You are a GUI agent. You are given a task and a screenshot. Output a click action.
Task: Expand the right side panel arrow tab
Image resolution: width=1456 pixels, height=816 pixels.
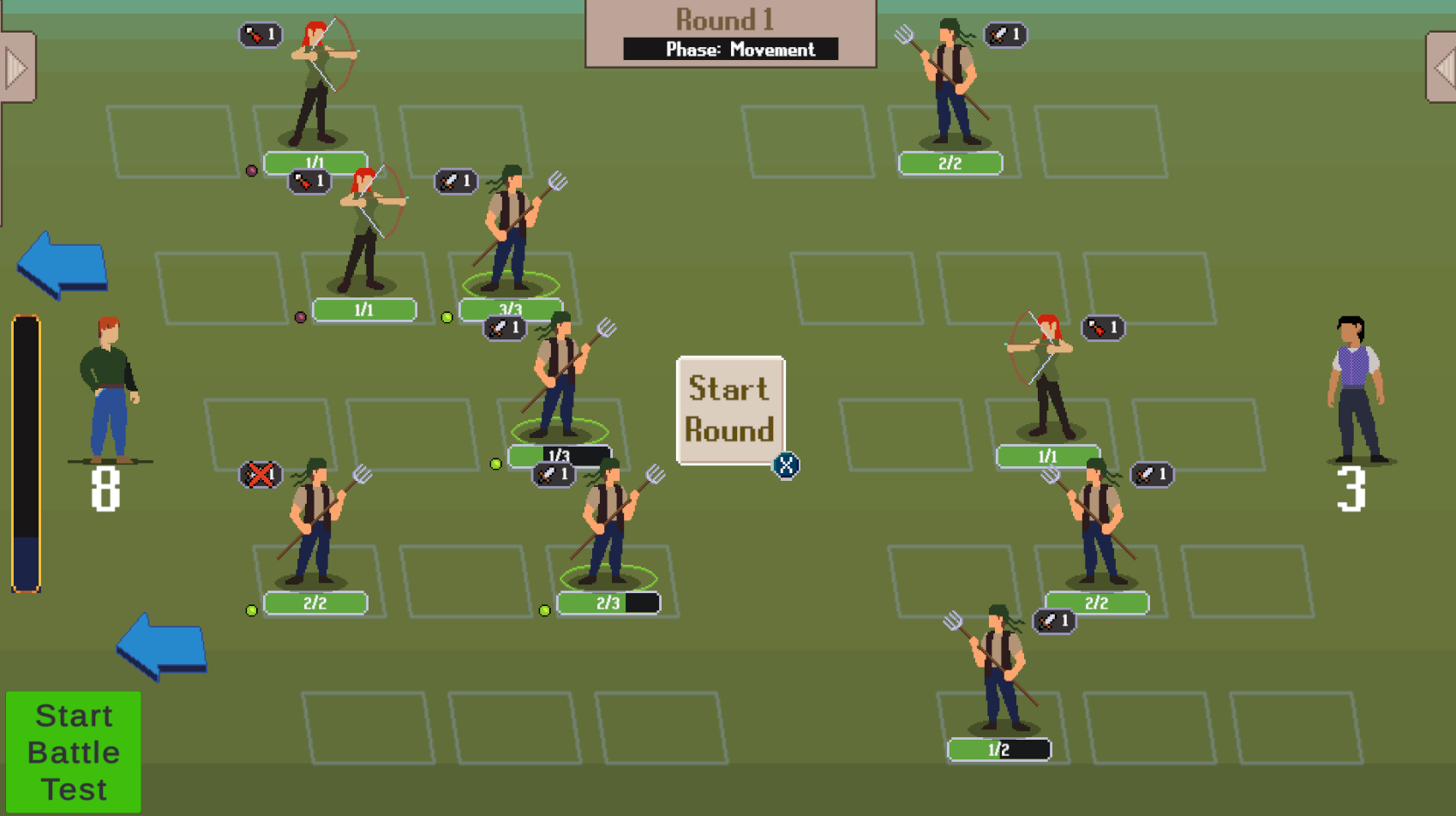click(x=1442, y=68)
